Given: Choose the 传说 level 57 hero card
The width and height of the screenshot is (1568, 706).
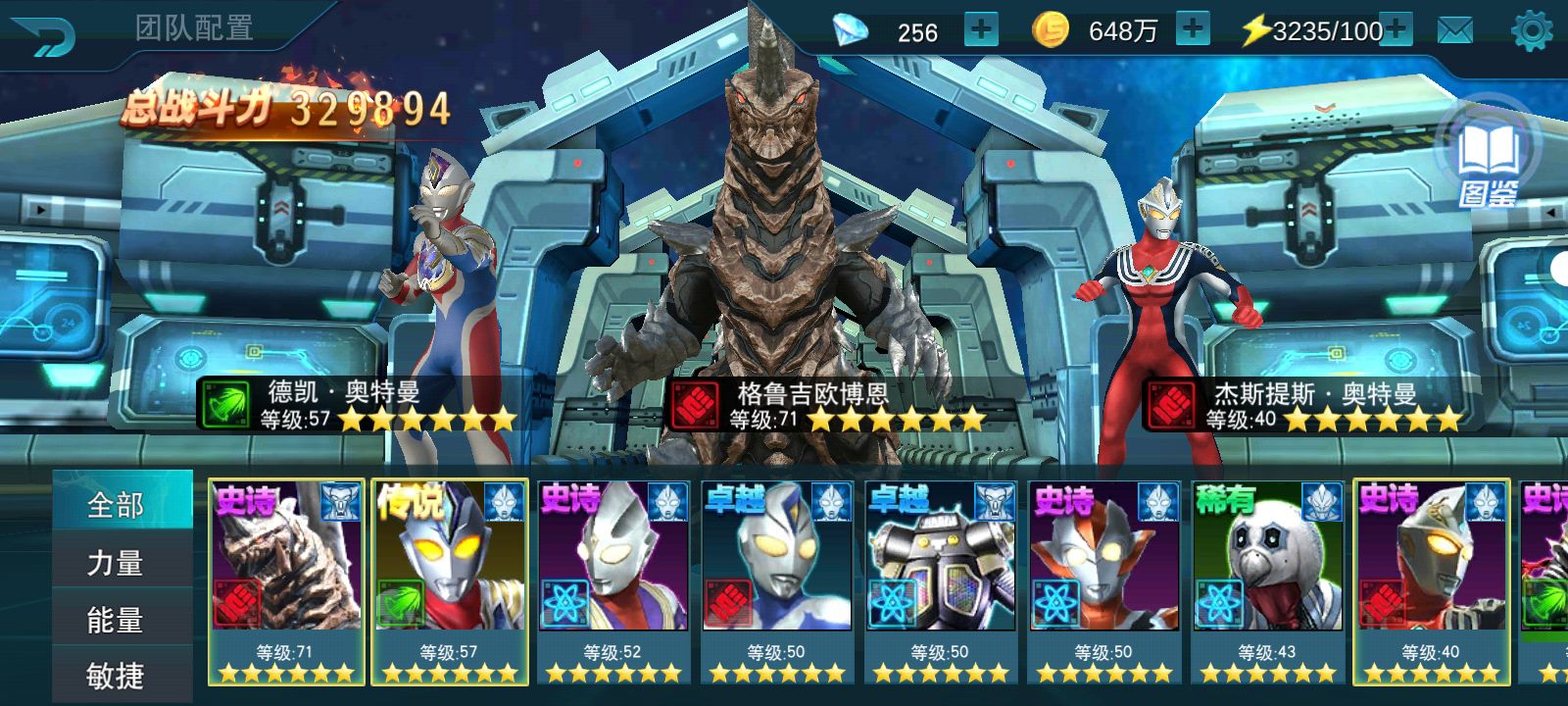Looking at the screenshot, I should coord(450,579).
